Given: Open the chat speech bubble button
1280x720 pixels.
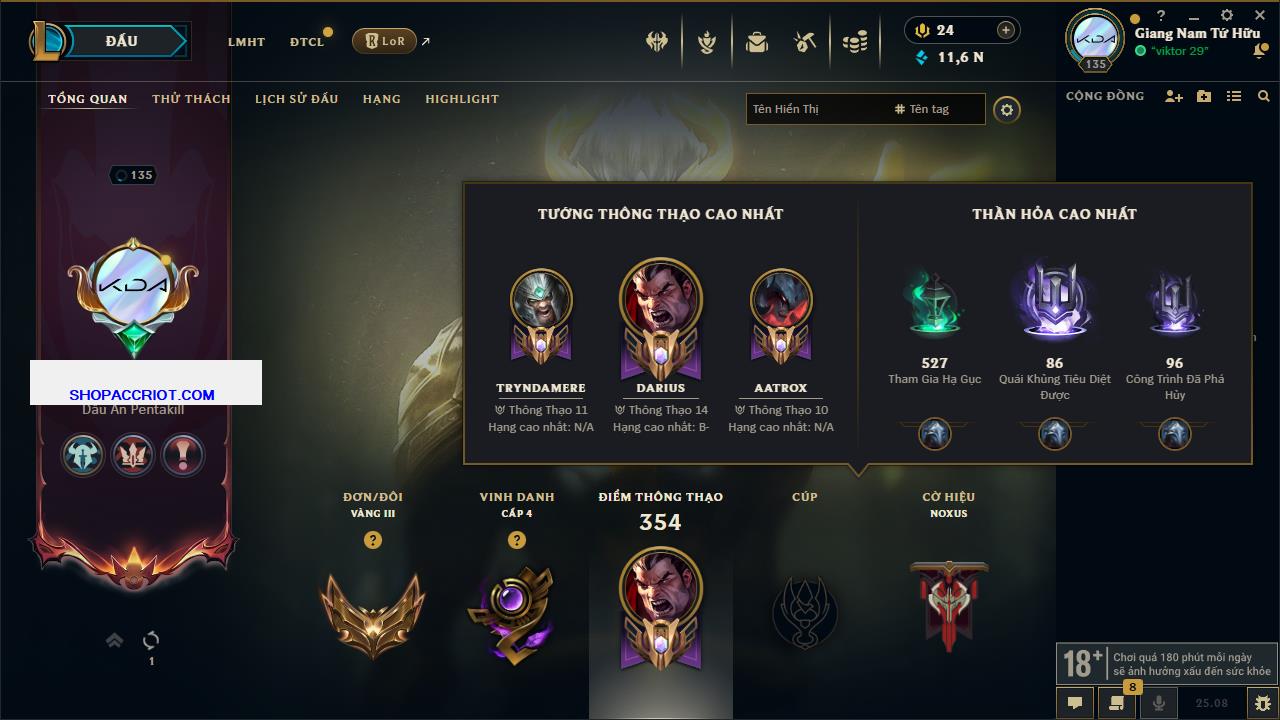Looking at the screenshot, I should click(x=1075, y=703).
